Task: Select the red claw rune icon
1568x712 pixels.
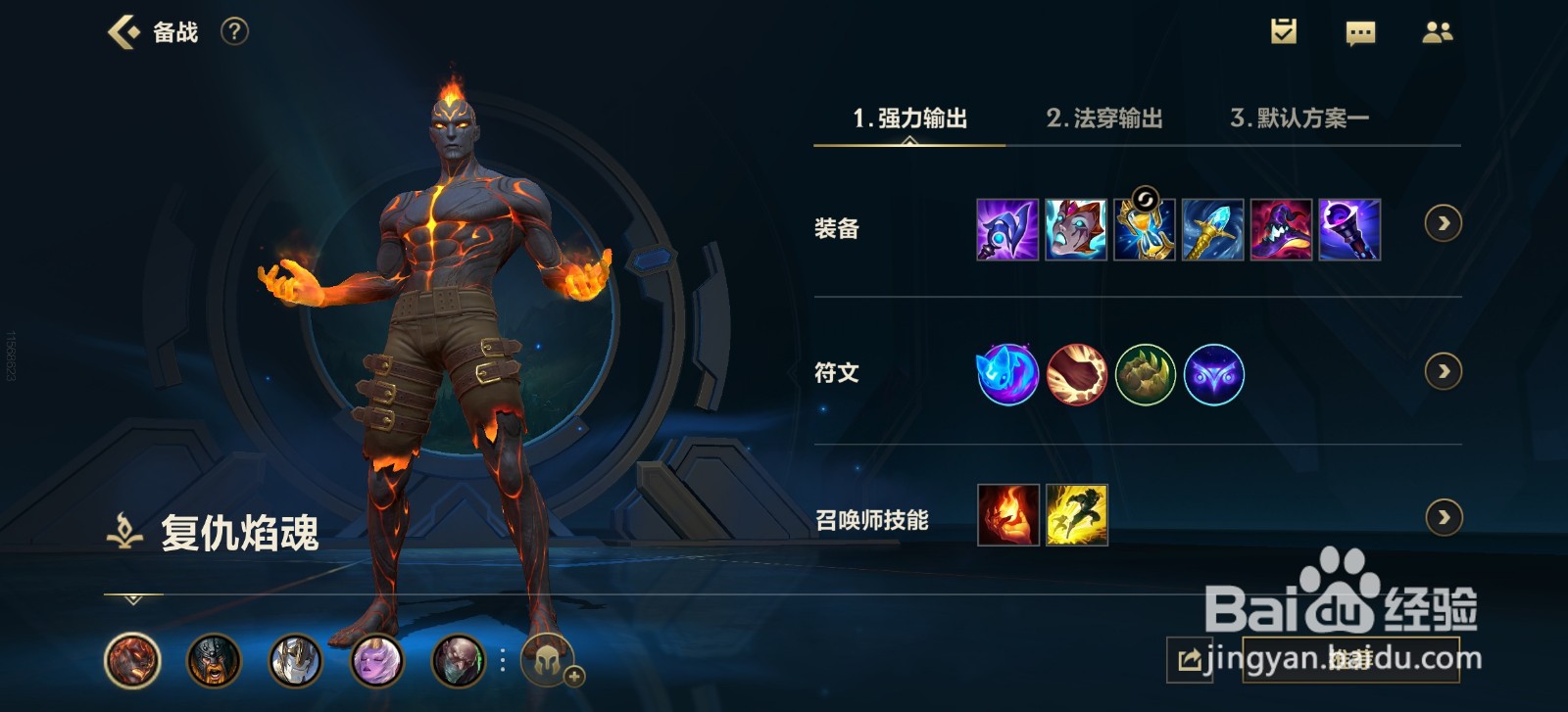Action: [1075, 373]
